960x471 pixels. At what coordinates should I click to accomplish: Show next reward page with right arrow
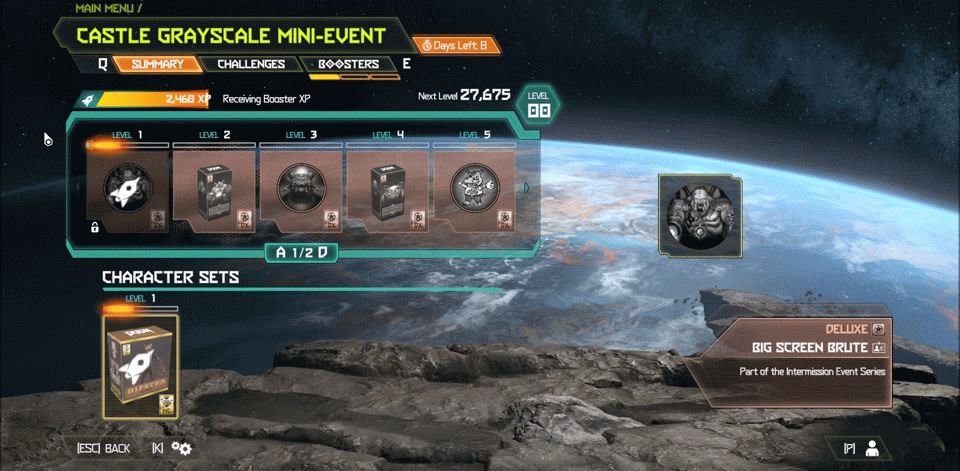(527, 187)
